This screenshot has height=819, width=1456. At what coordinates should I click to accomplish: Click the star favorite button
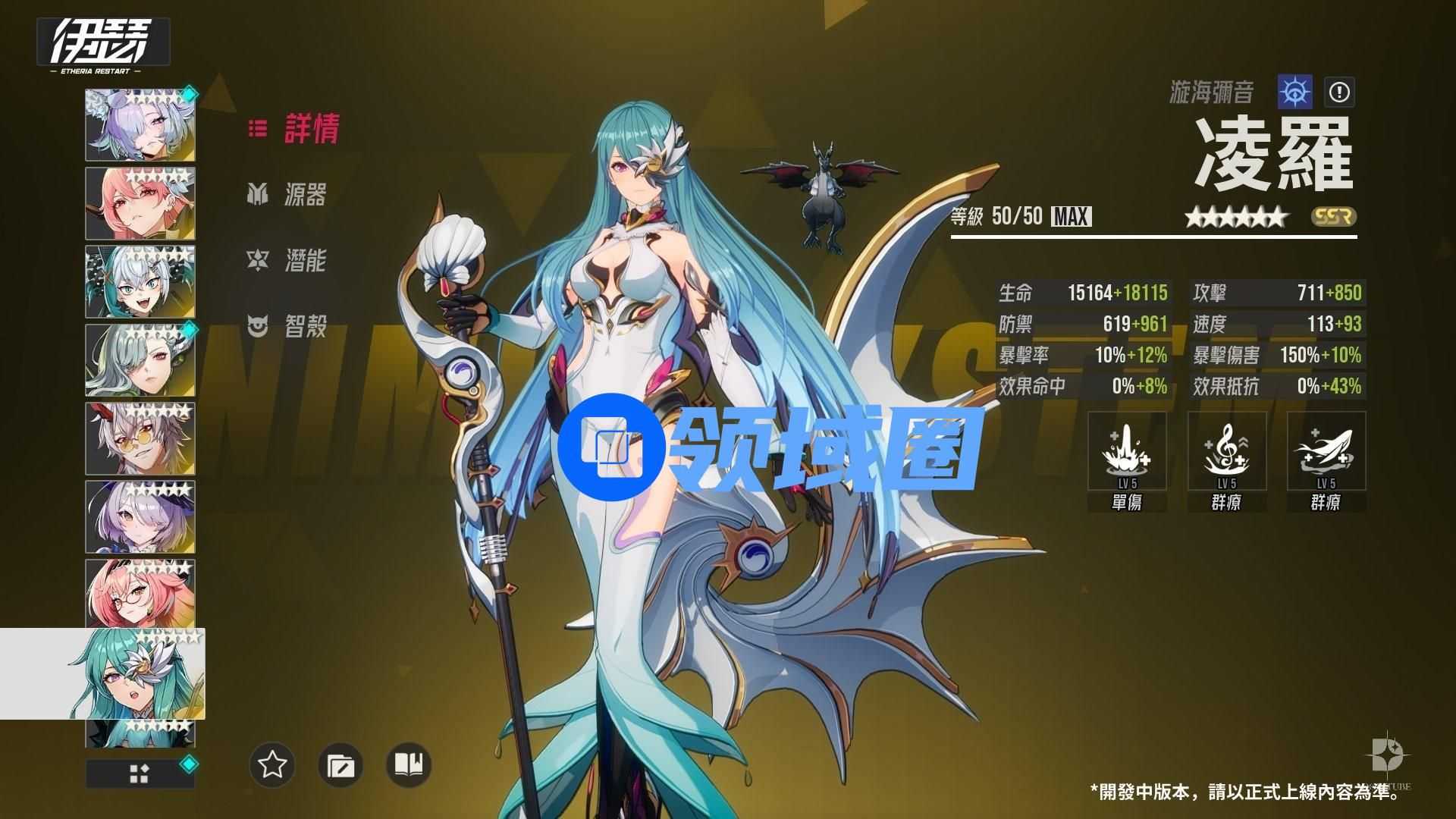click(272, 764)
